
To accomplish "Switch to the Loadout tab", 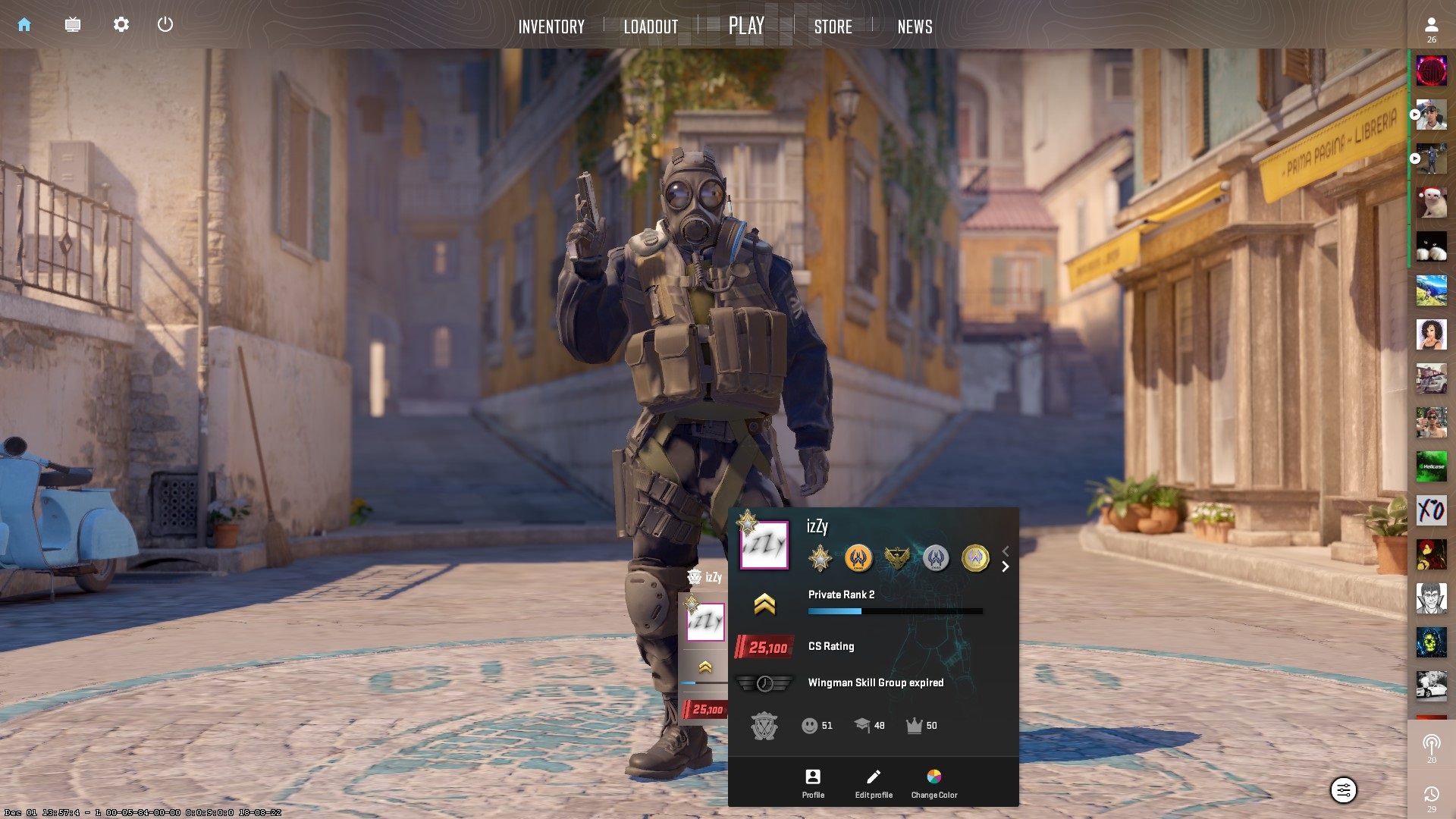I will coord(651,27).
